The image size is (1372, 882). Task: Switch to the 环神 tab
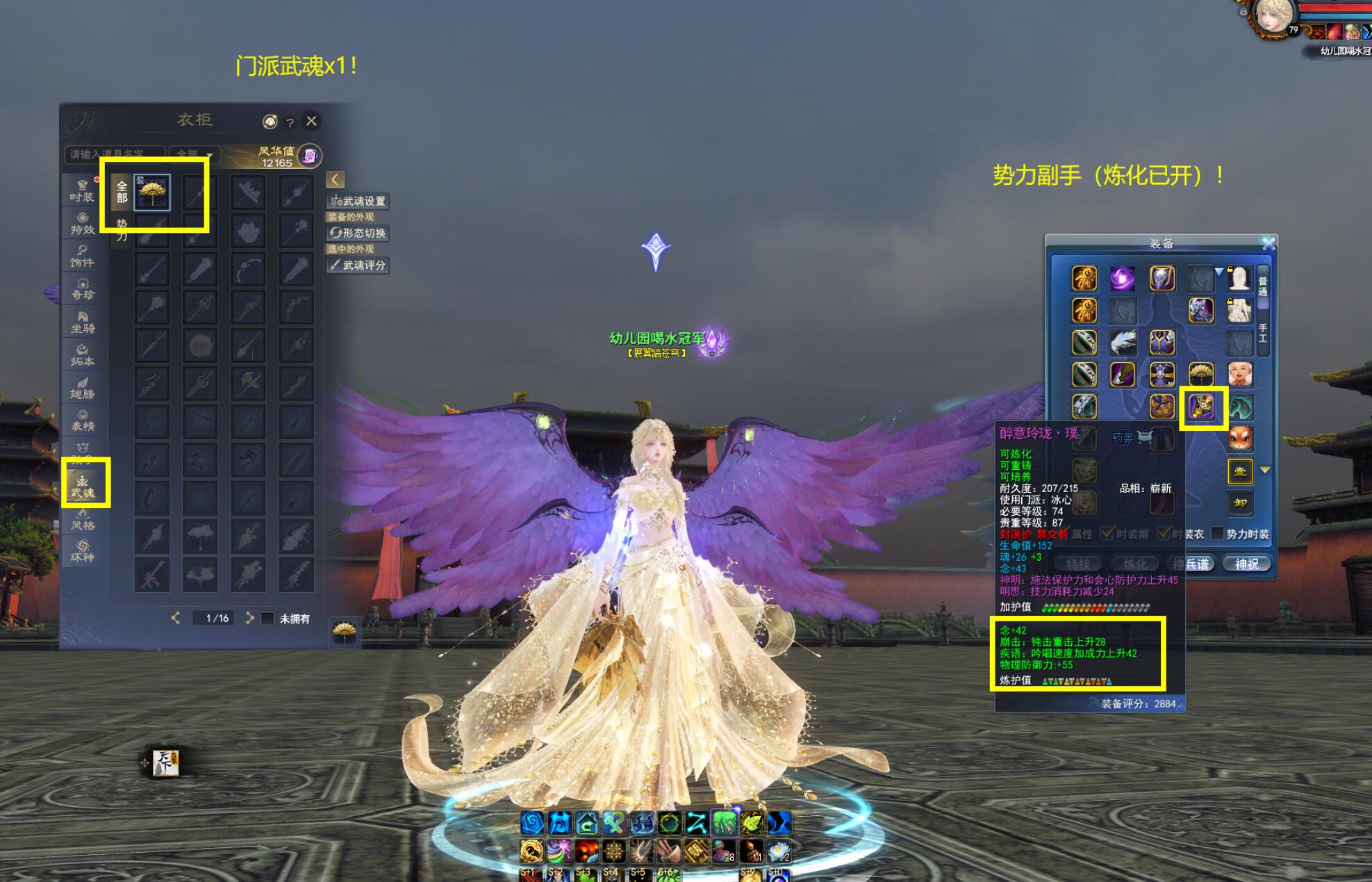pos(82,550)
